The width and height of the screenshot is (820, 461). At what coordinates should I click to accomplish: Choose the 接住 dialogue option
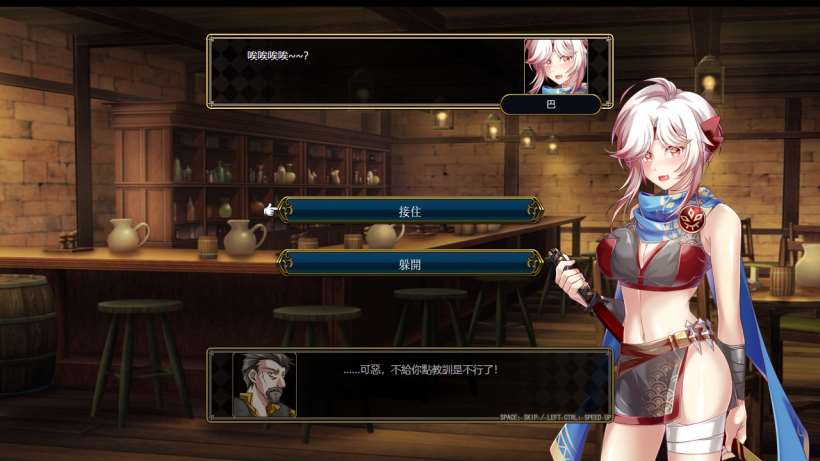411,210
